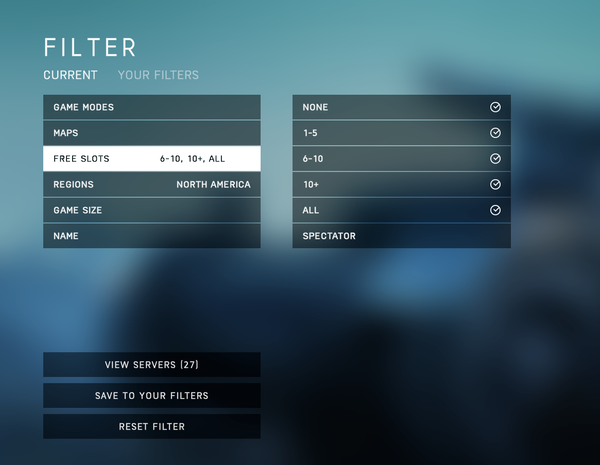Select the Spectator slots option
The width and height of the screenshot is (600, 465).
pos(401,236)
